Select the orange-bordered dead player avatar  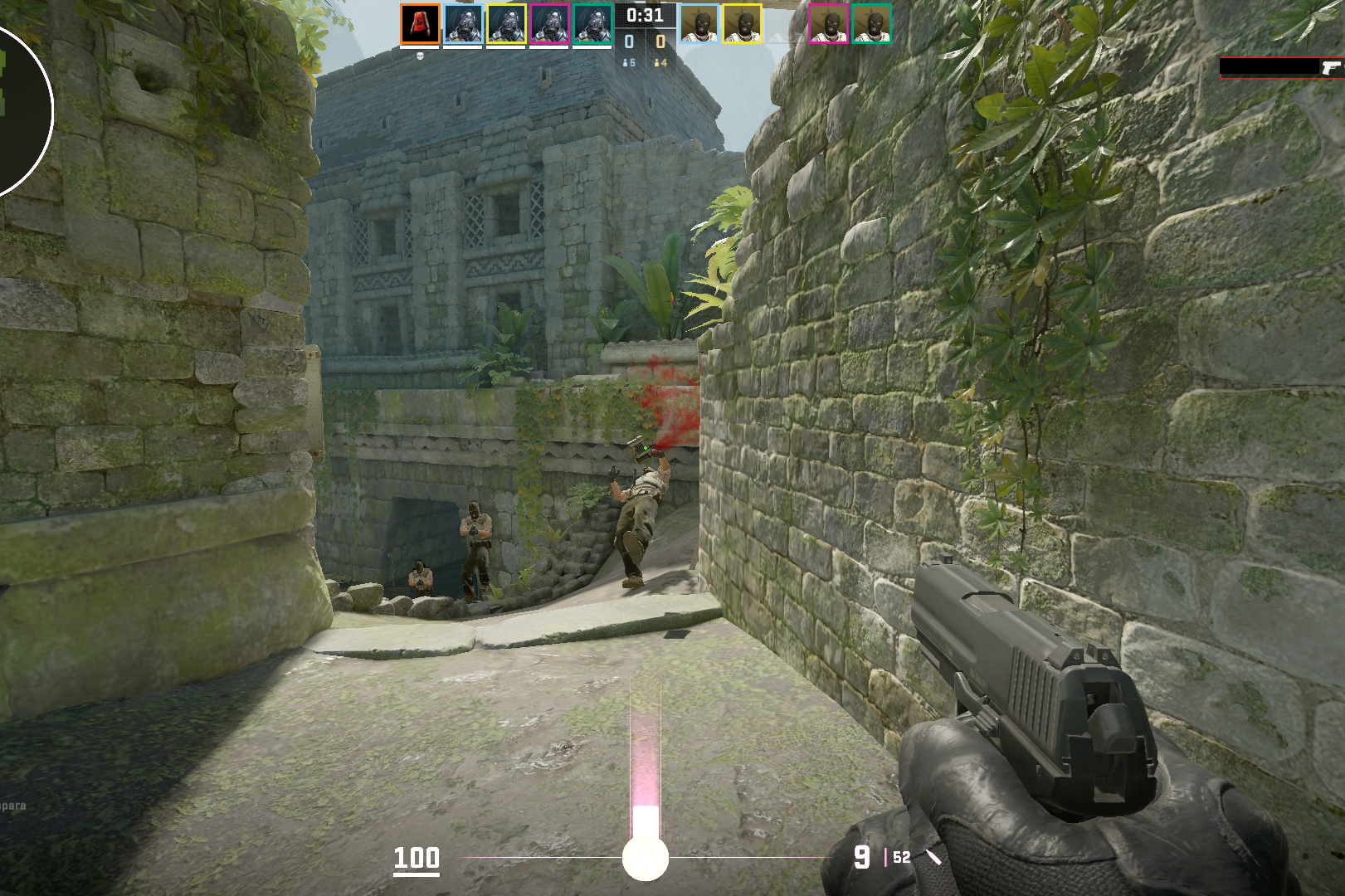(420, 24)
